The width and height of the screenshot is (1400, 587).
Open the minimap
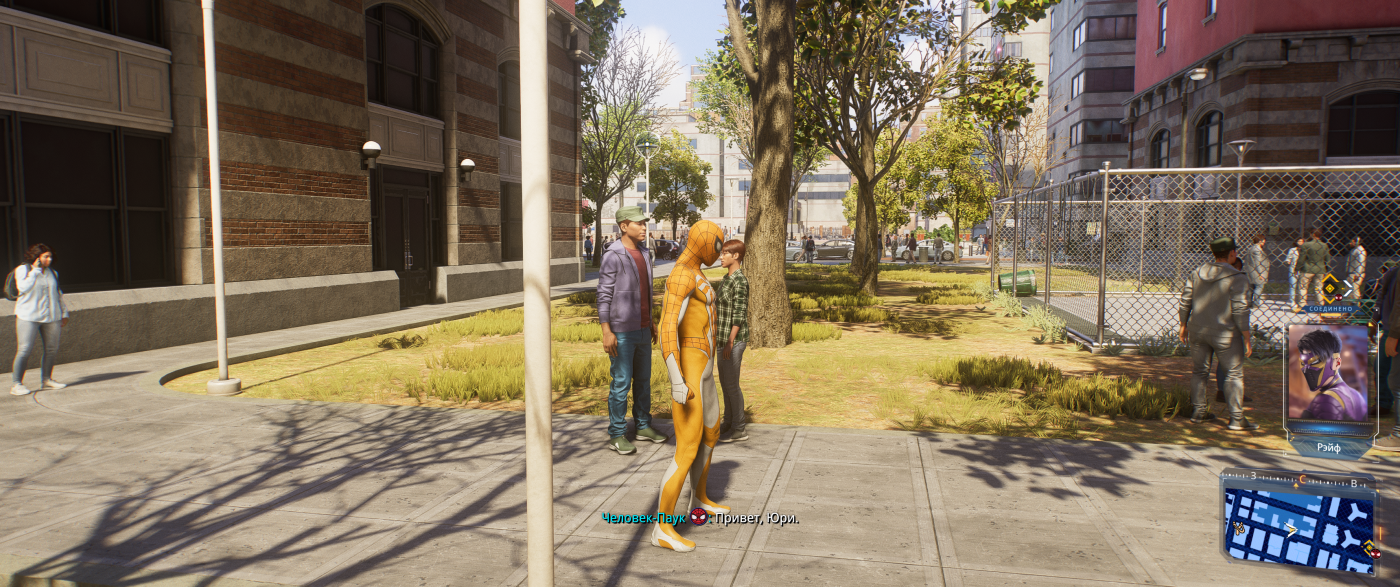1298,527
